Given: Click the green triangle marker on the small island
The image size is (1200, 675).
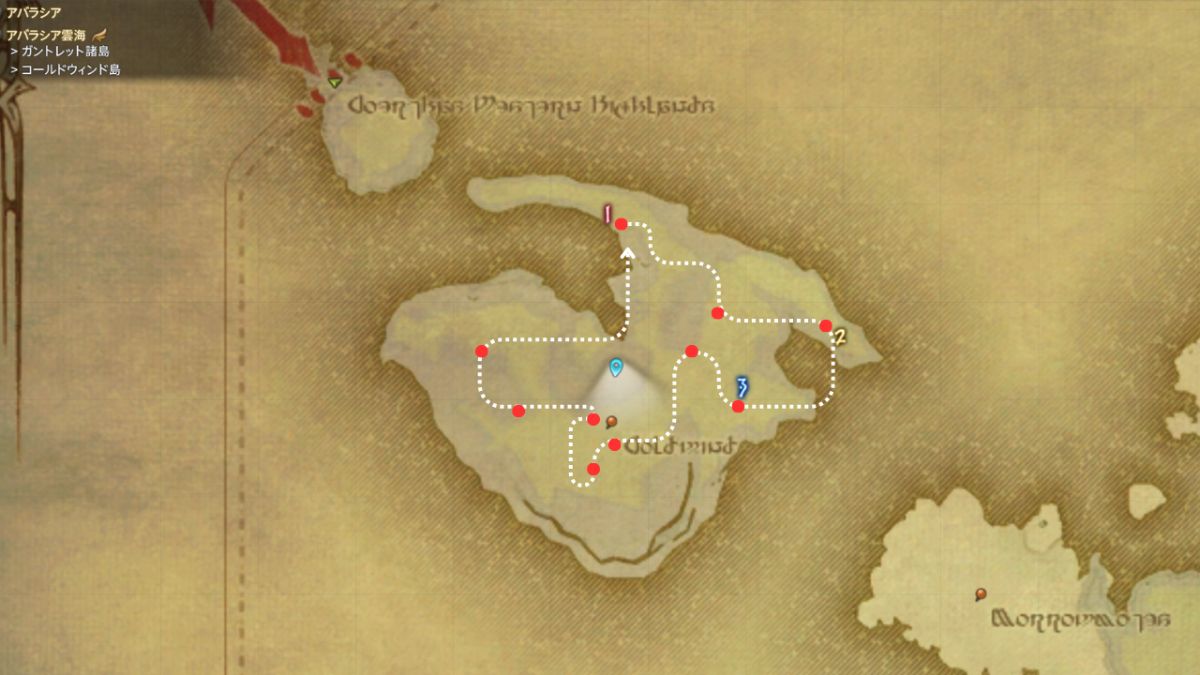Looking at the screenshot, I should pyautogui.click(x=335, y=81).
